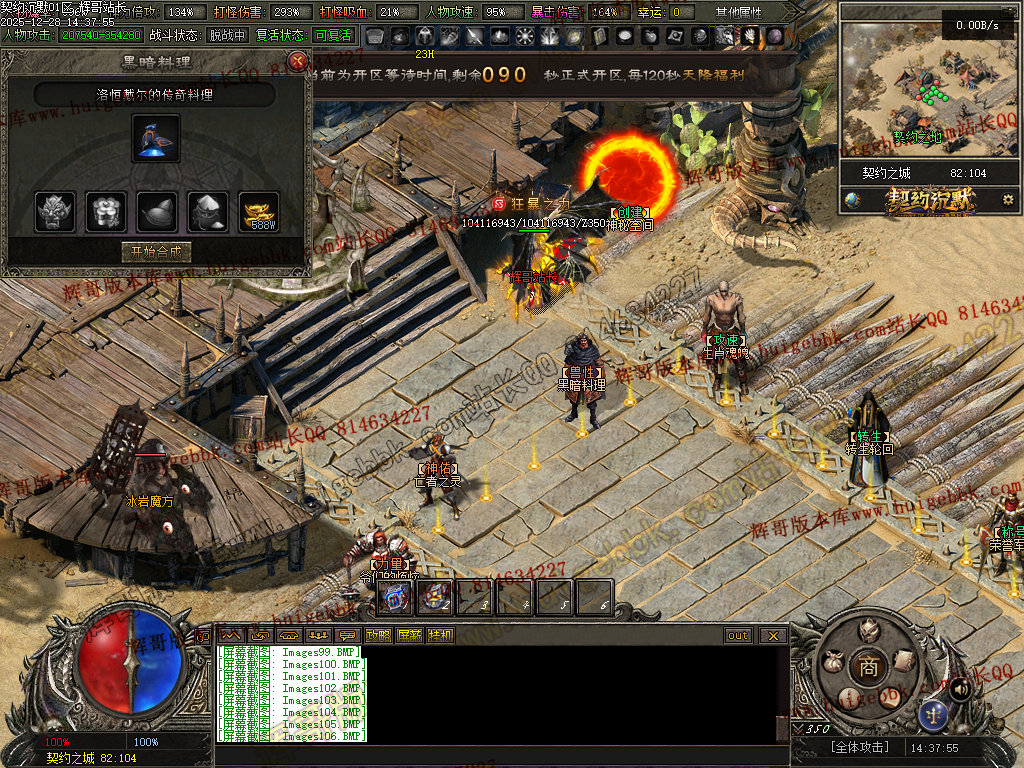
Task: Select the flower-shaped ingredient slot
Action: (x=106, y=212)
